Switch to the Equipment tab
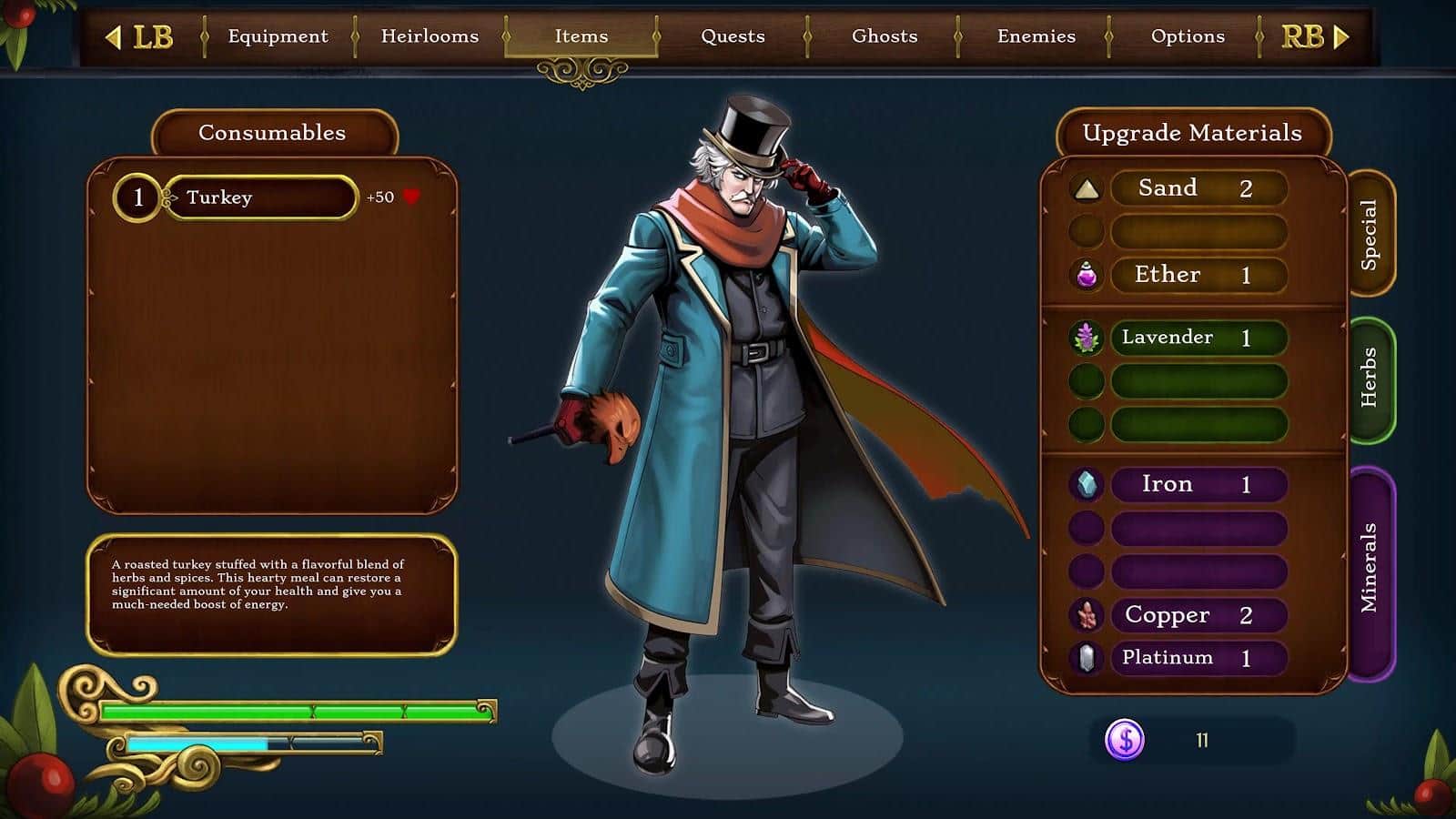Viewport: 1456px width, 819px height. [x=278, y=36]
